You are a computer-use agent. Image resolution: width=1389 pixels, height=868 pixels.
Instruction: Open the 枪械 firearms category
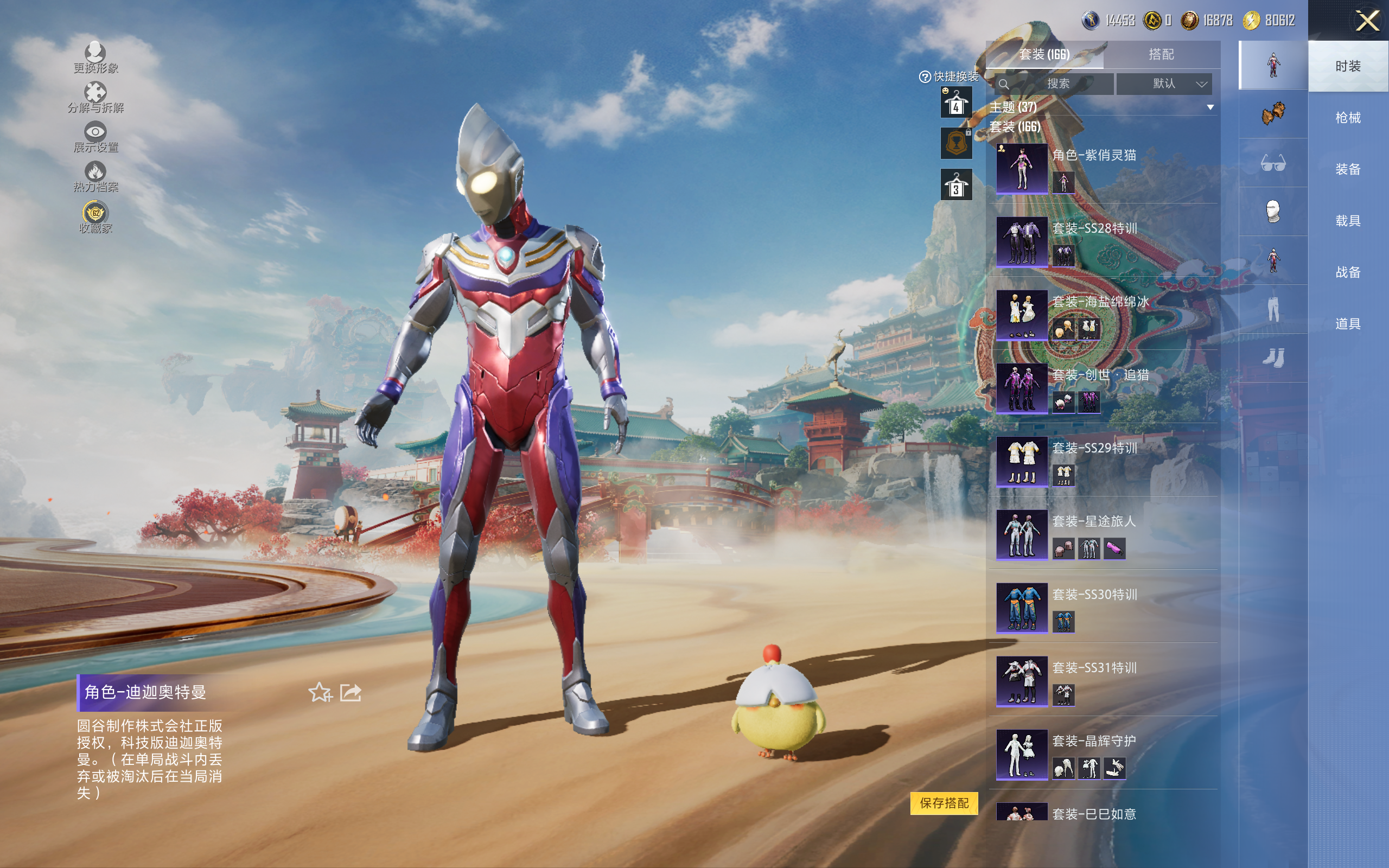[1347, 118]
